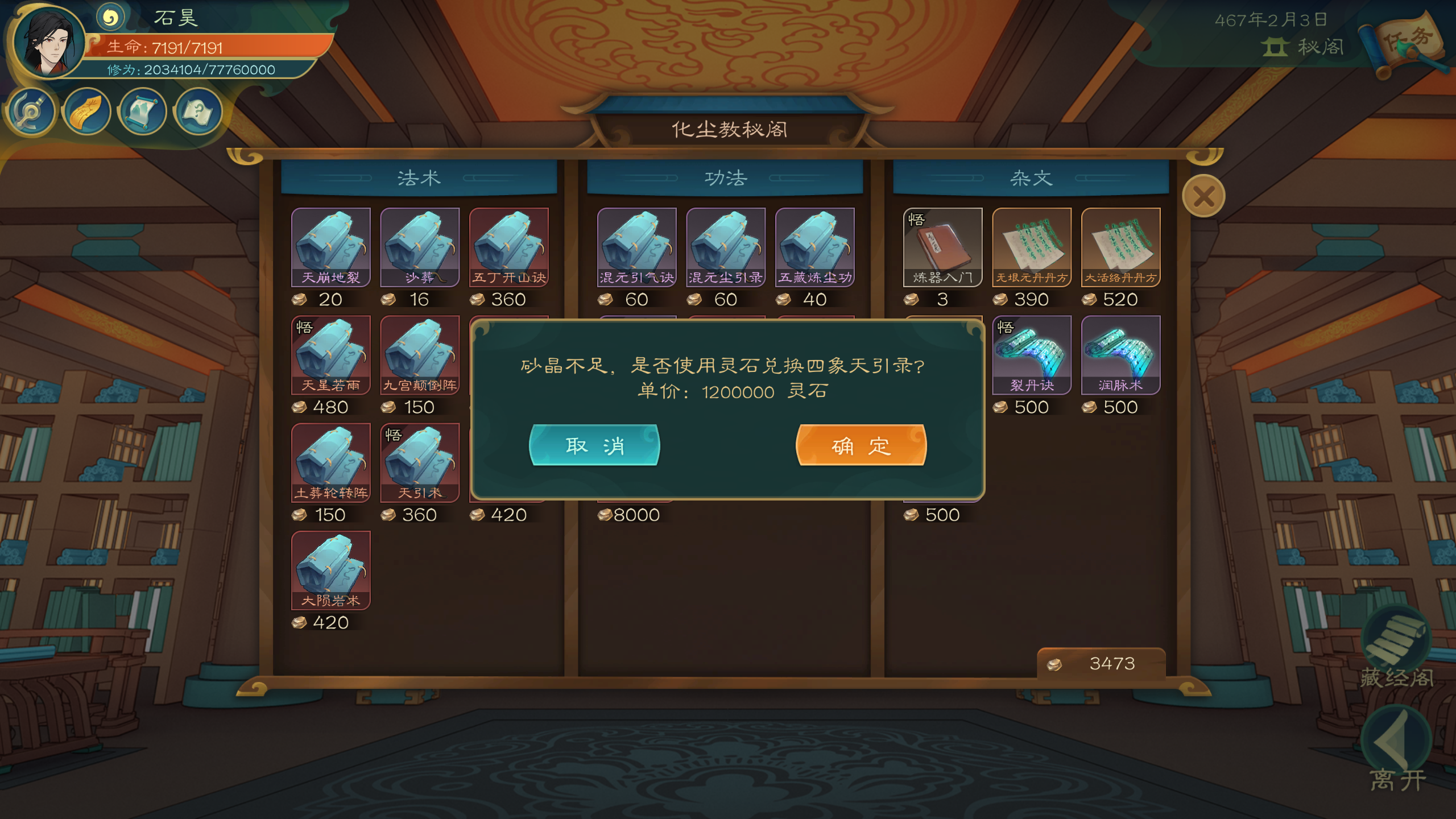This screenshot has height=819, width=1456.
Task: Pick the 天引术 spell scroll
Action: (420, 462)
